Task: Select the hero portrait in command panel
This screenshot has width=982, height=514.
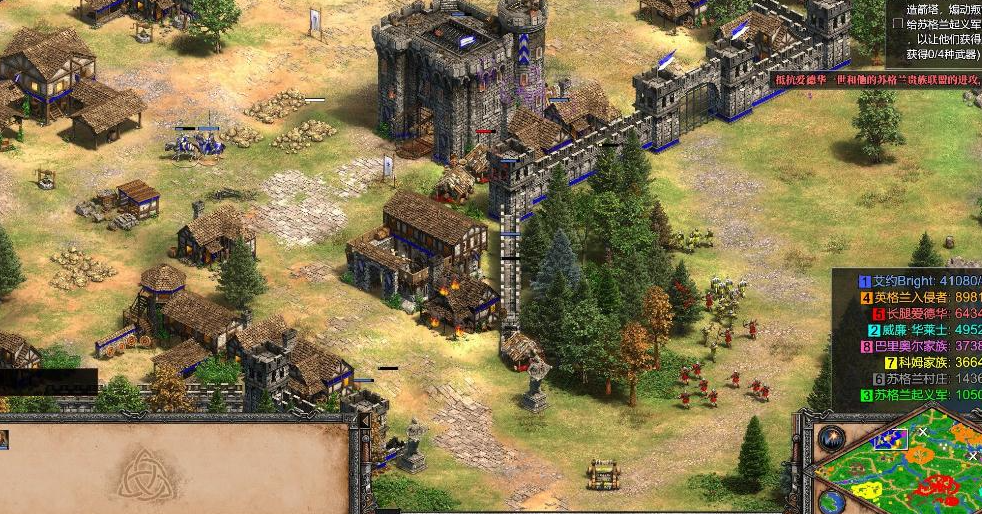Action: (4, 439)
